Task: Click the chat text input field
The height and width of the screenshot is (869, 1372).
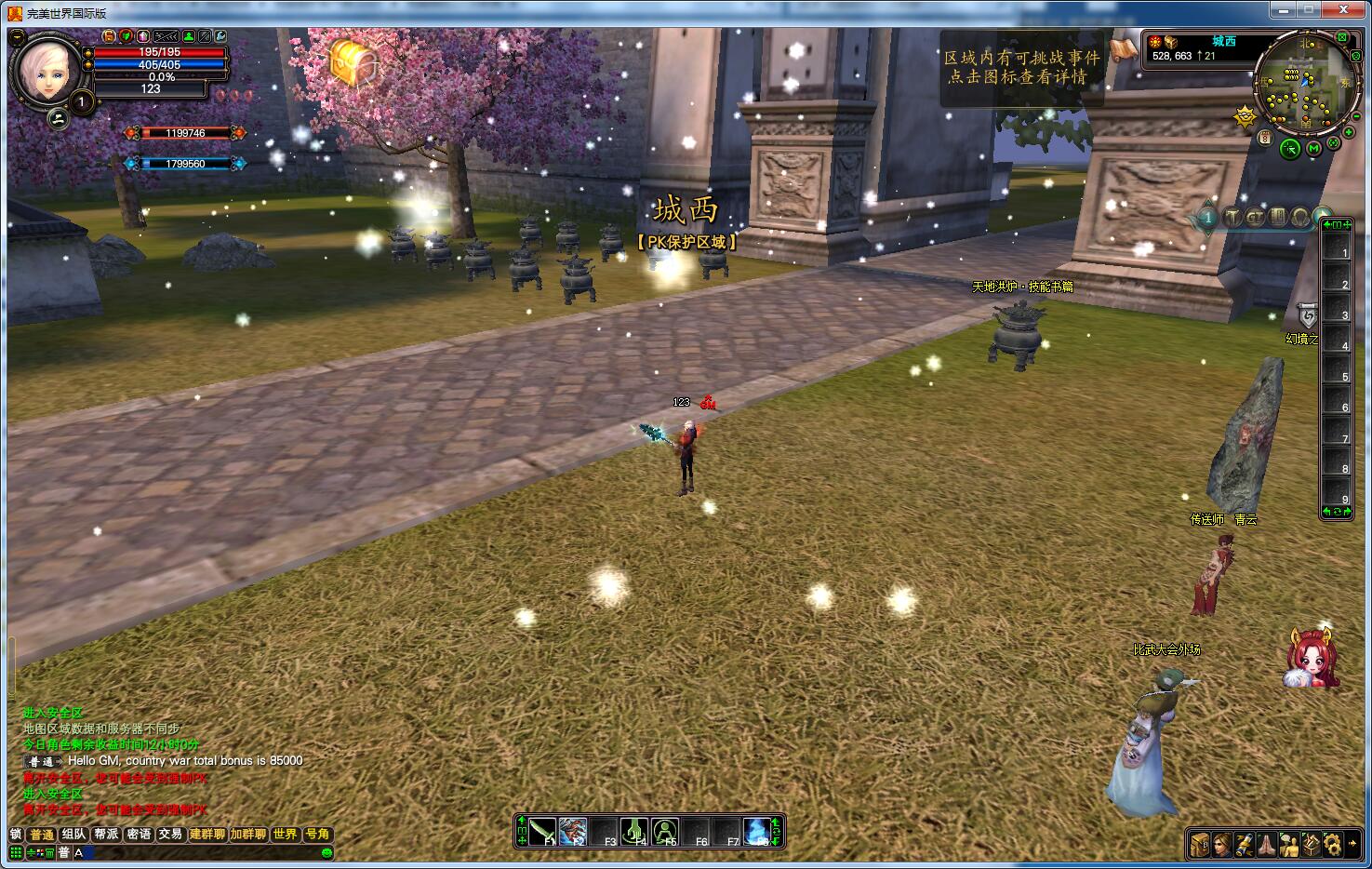Action: (200, 852)
